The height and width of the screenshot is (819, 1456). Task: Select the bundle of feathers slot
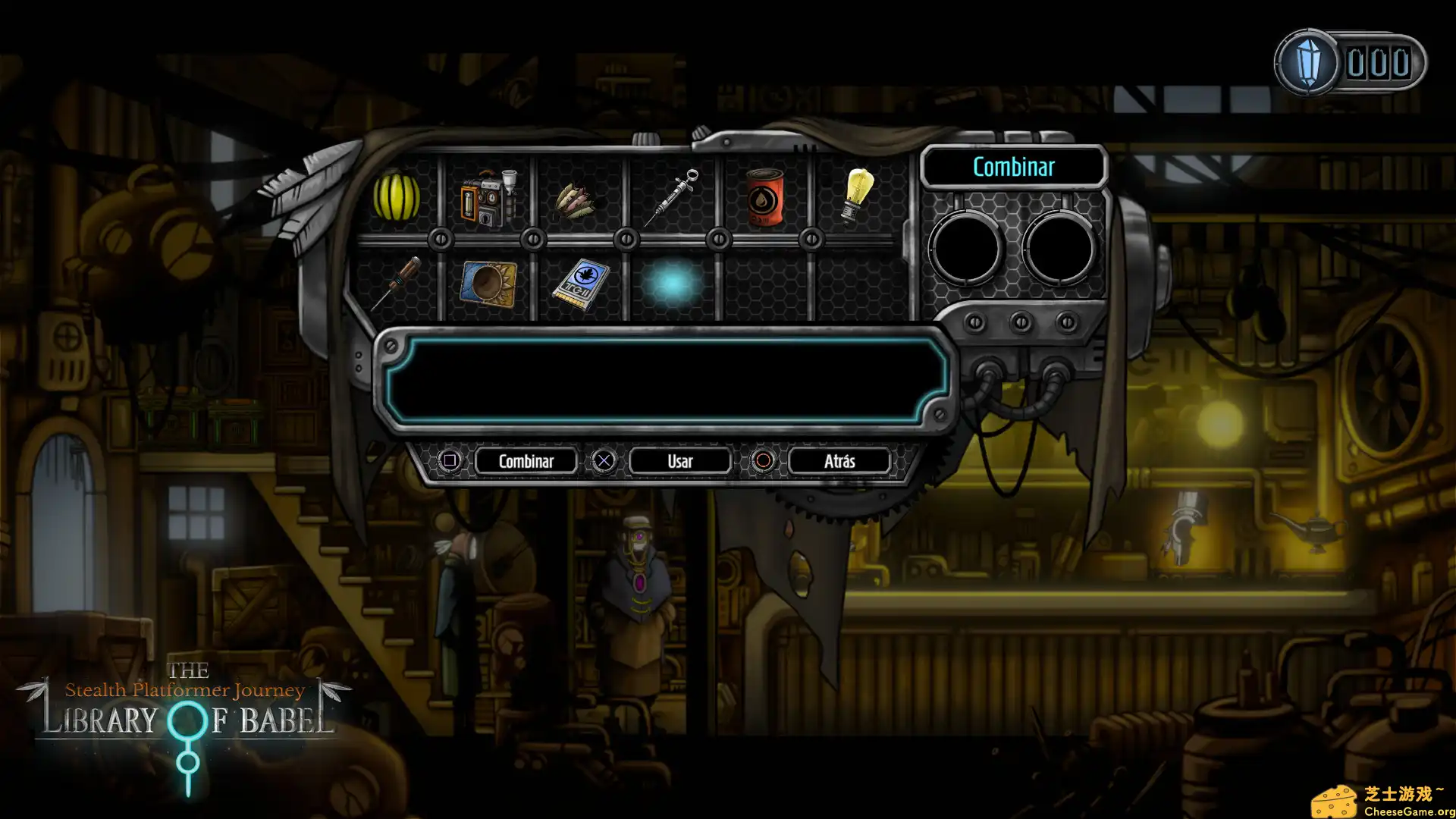pyautogui.click(x=579, y=199)
